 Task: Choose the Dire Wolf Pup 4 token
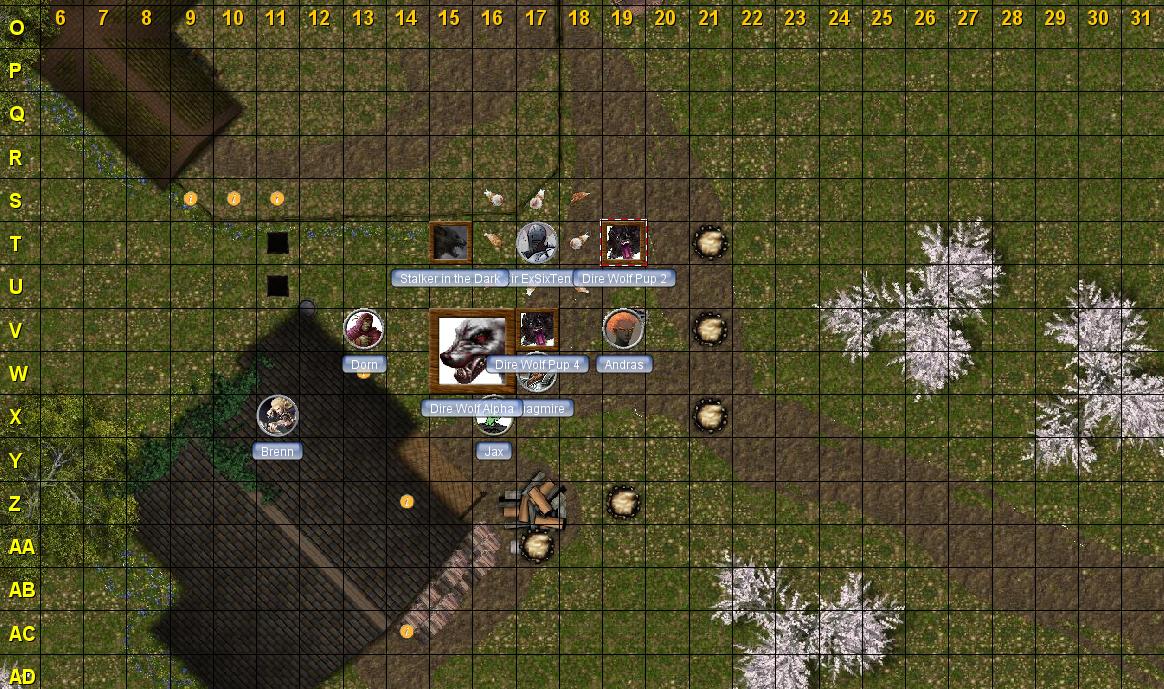point(537,329)
